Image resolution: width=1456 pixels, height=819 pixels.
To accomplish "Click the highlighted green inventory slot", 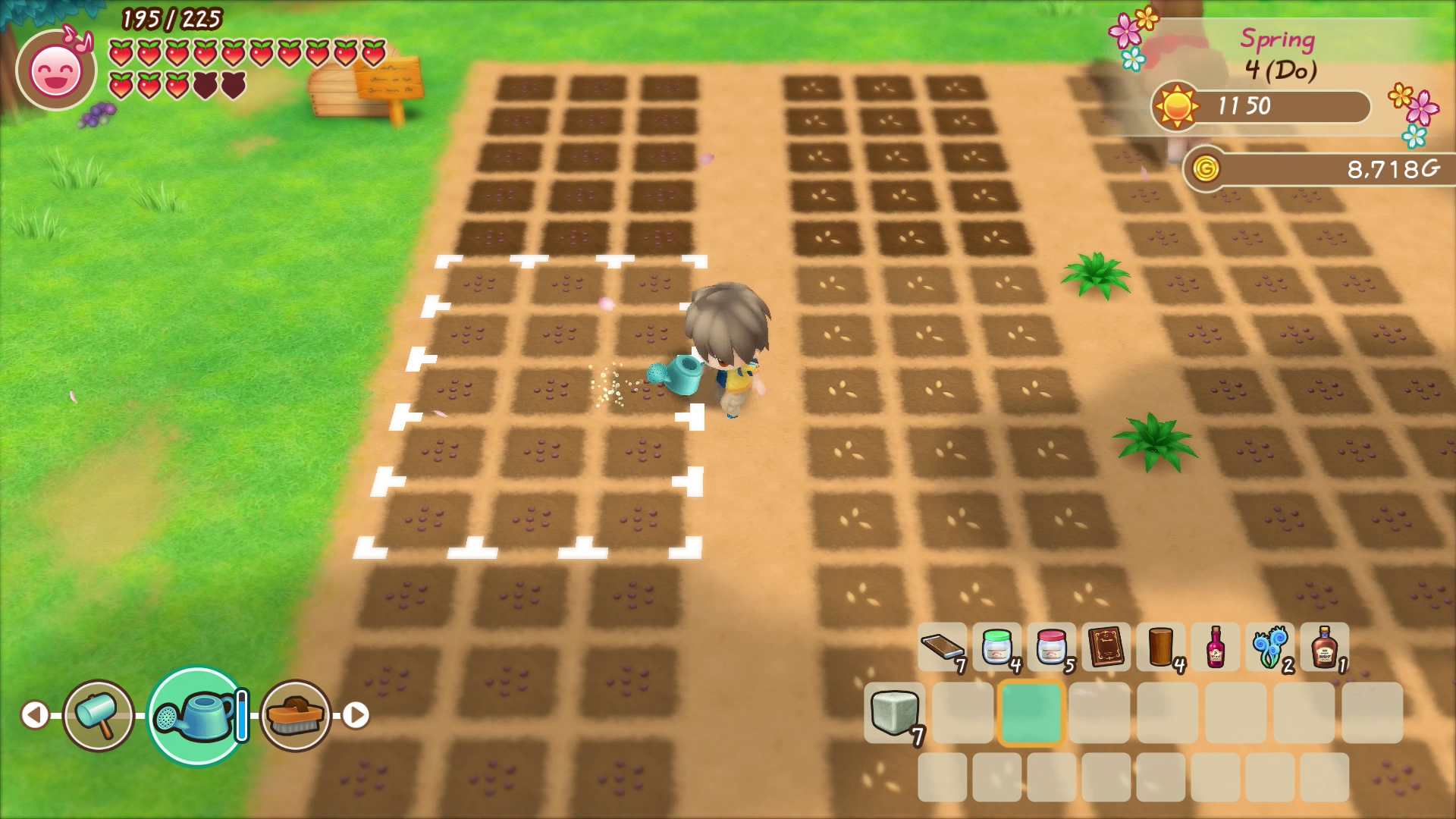I will [1031, 713].
